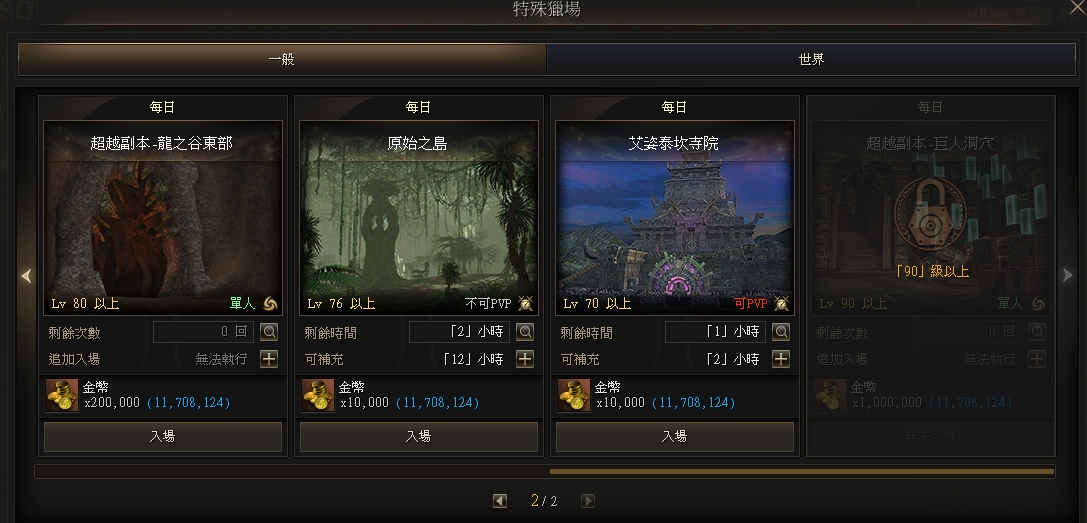This screenshot has height=523, width=1087.
Task: Enter 艾娑泰坎寺院 with 入場 button
Action: pyautogui.click(x=674, y=436)
